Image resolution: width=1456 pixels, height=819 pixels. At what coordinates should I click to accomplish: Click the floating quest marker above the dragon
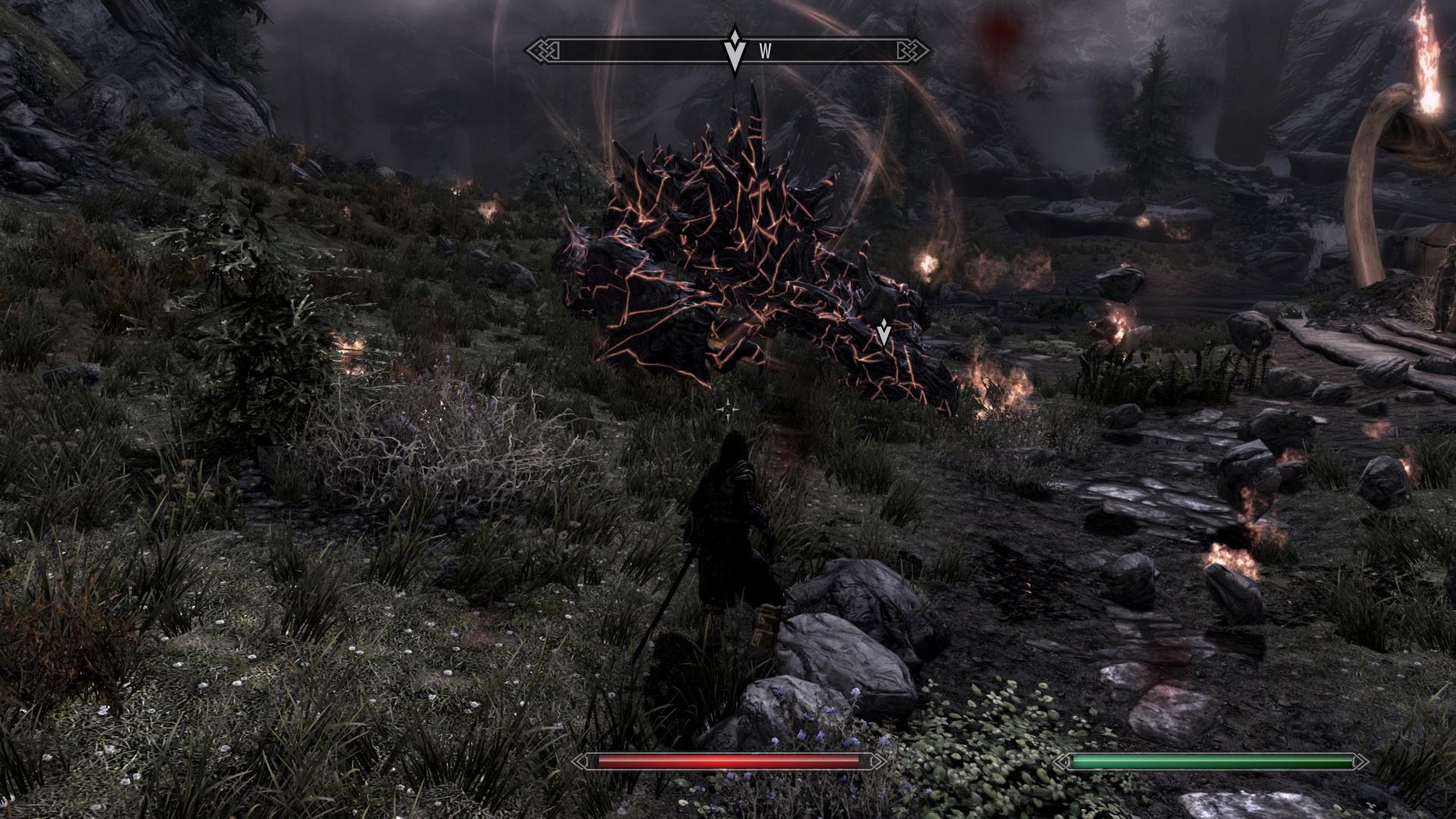pyautogui.click(x=883, y=333)
